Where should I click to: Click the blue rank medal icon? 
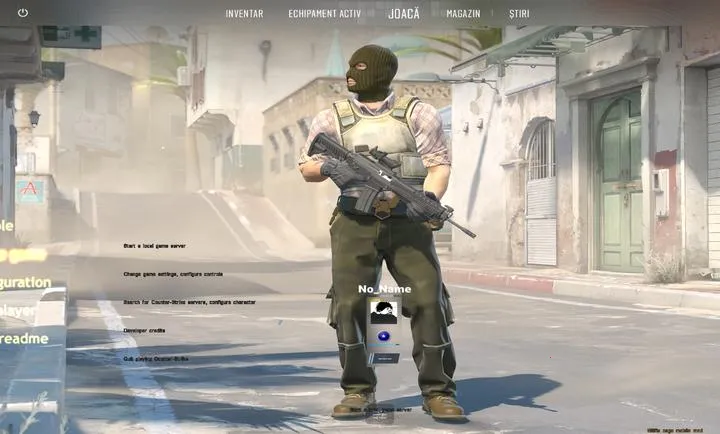coord(383,338)
